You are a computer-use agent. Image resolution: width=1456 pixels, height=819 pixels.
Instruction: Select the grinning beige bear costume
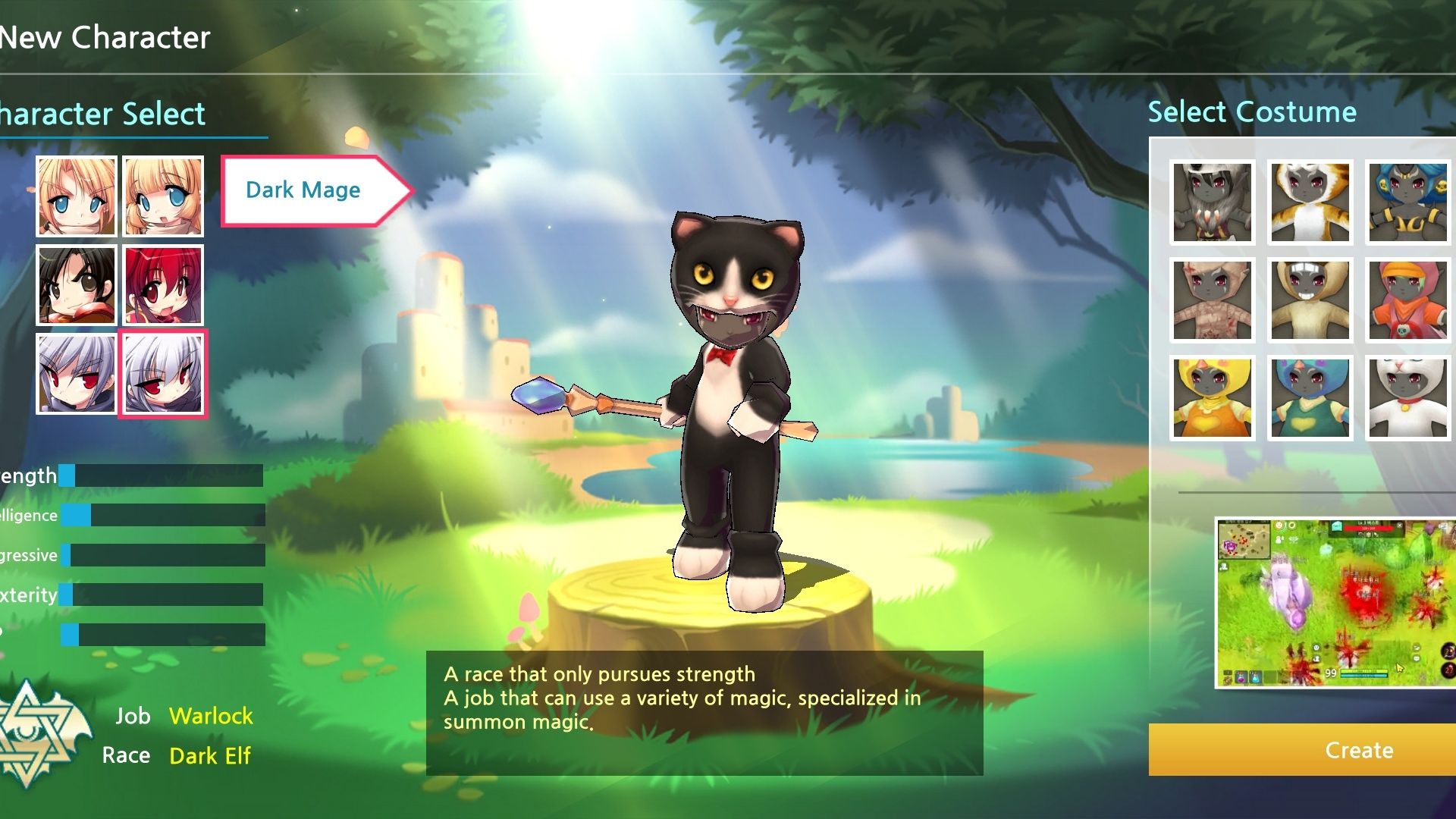coord(1310,300)
